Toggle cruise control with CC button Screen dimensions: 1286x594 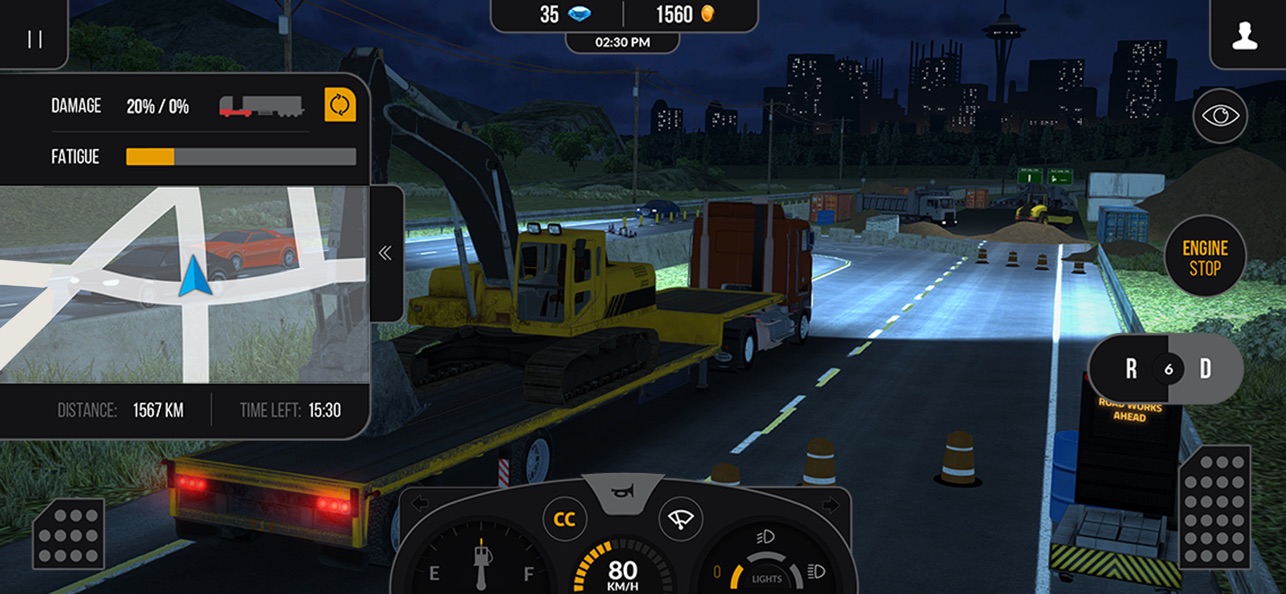[x=565, y=520]
